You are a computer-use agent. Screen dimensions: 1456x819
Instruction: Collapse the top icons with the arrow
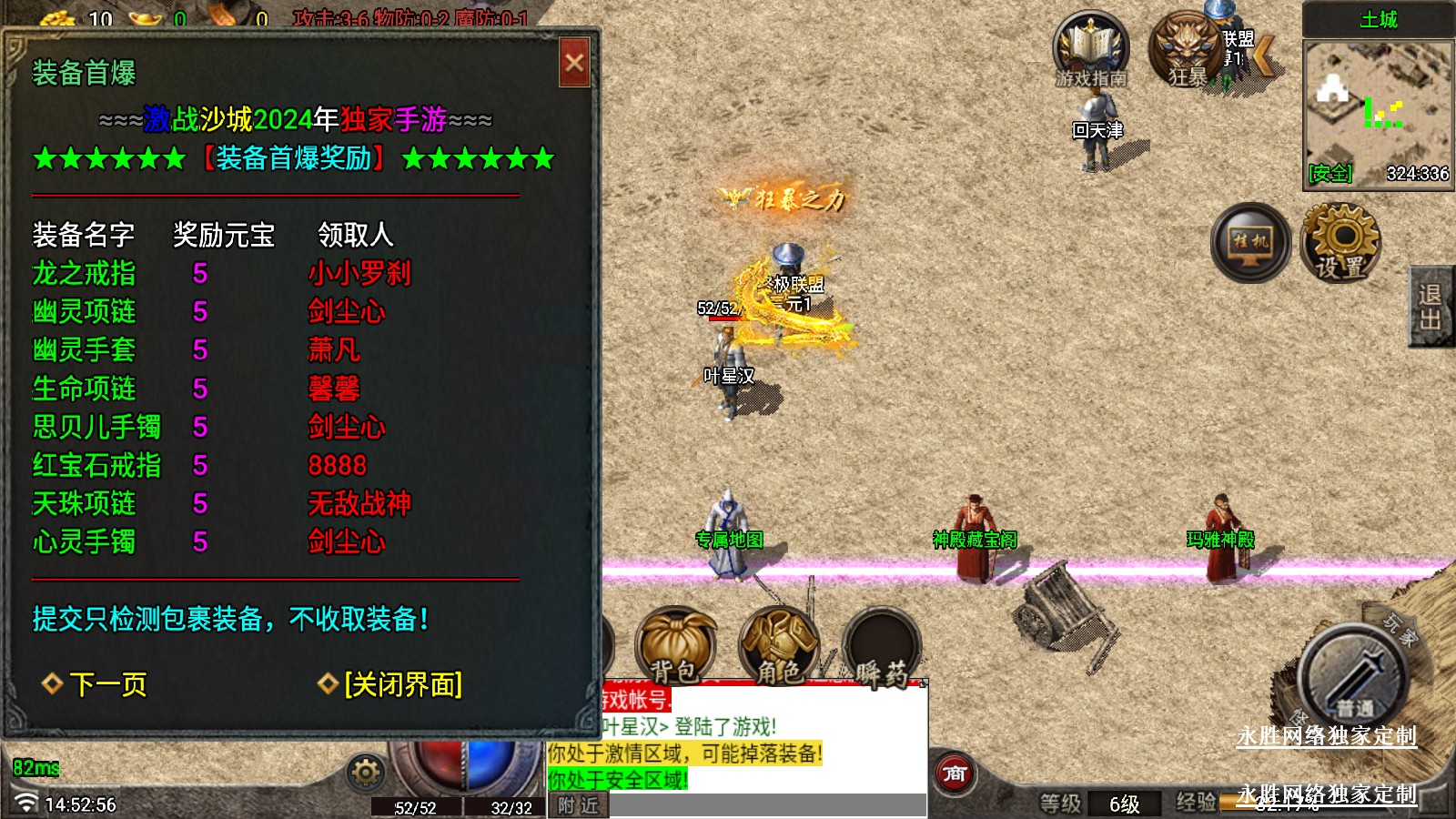(x=1265, y=55)
